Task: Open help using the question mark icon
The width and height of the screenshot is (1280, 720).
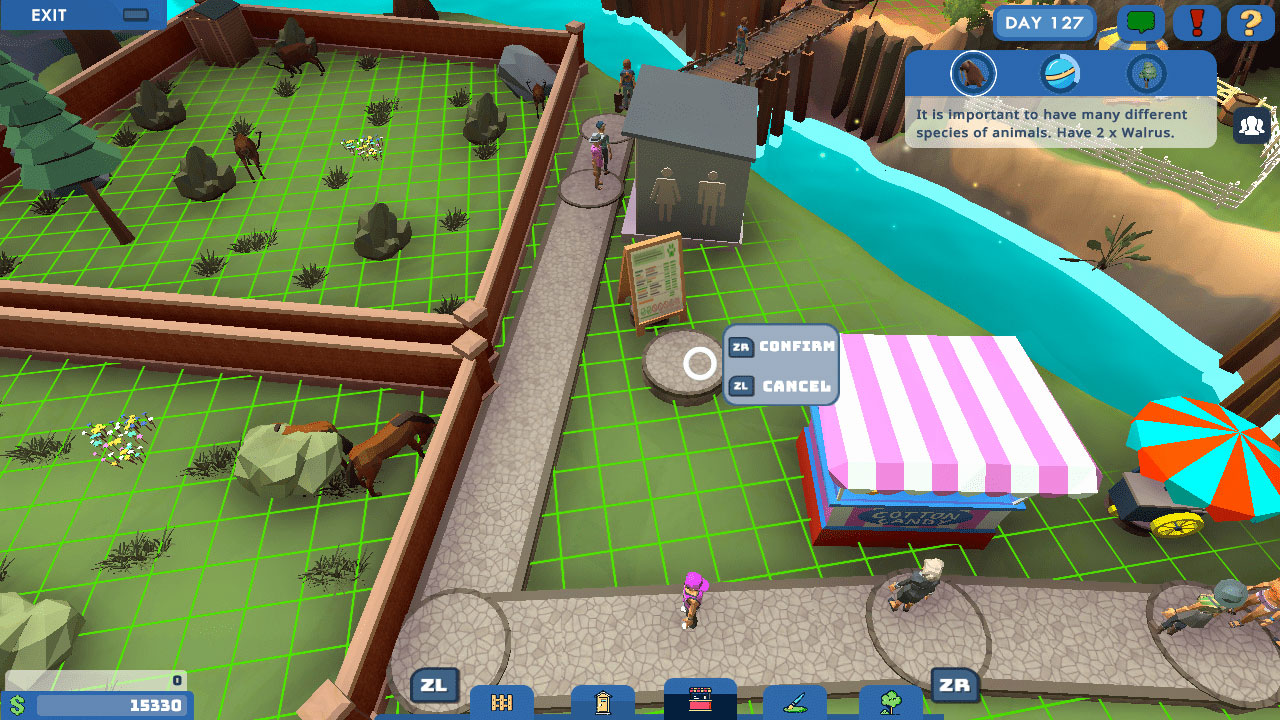Action: (1251, 22)
